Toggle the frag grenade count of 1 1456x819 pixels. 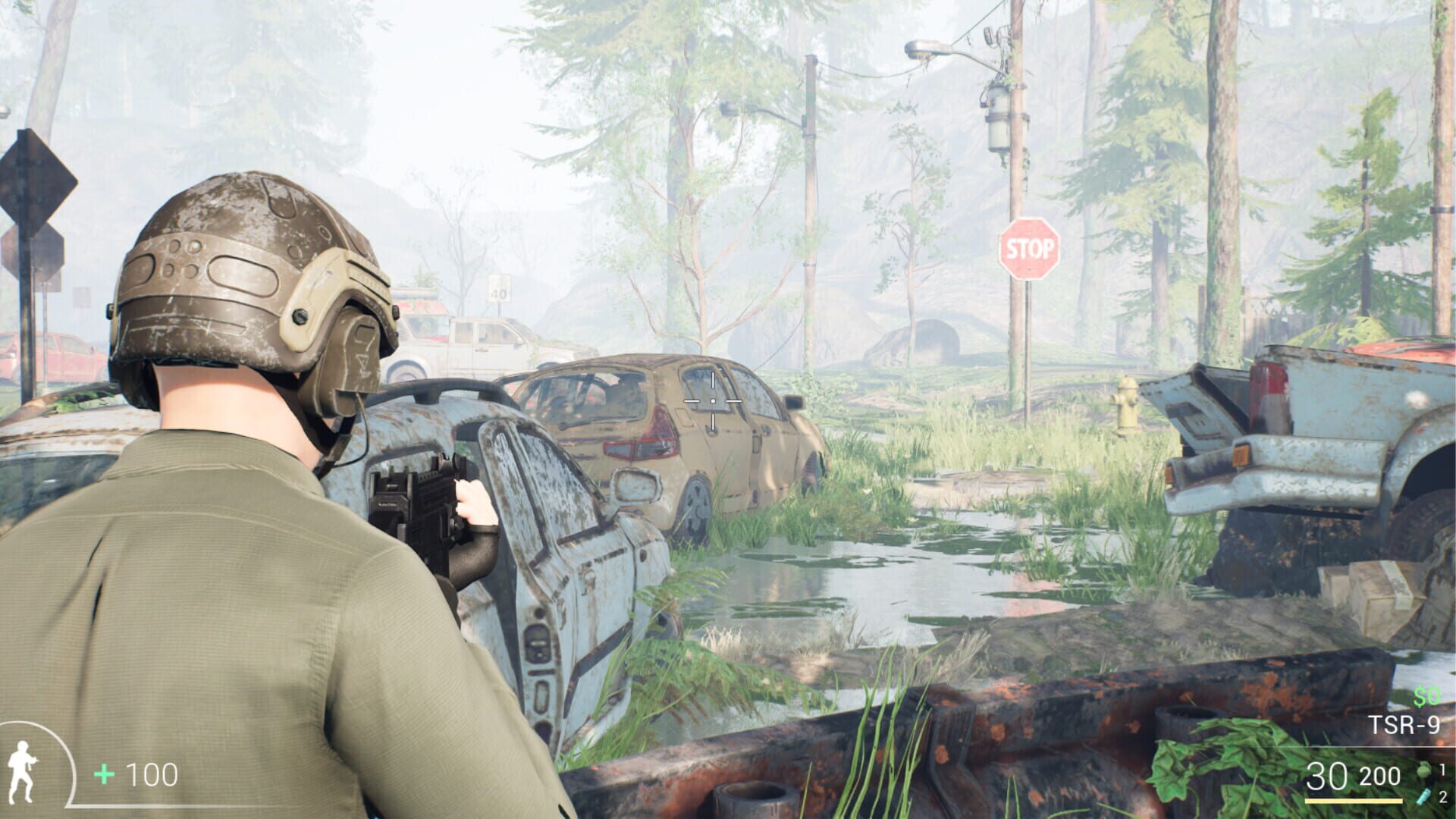click(1443, 769)
